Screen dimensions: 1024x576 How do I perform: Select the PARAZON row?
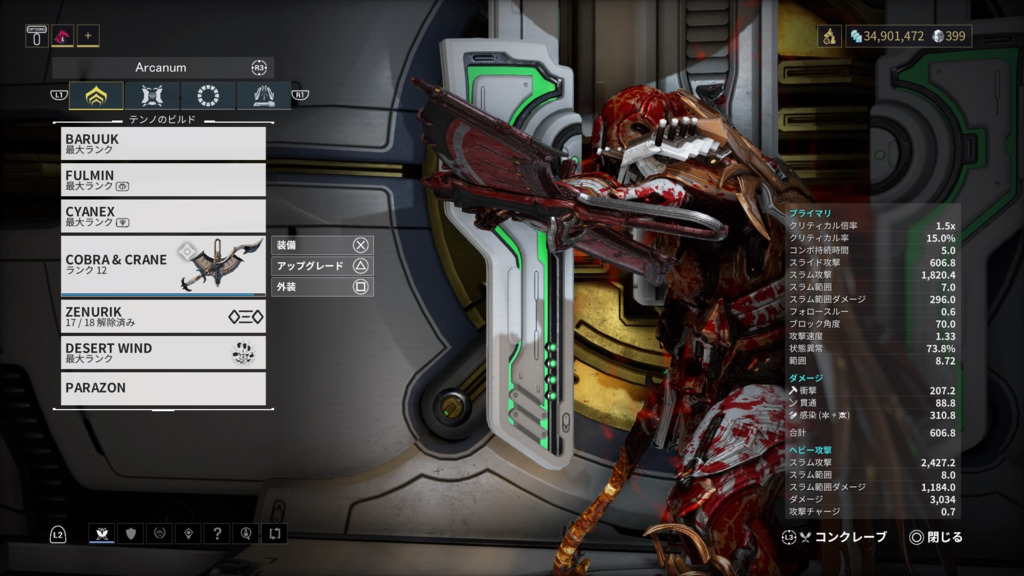click(x=163, y=387)
